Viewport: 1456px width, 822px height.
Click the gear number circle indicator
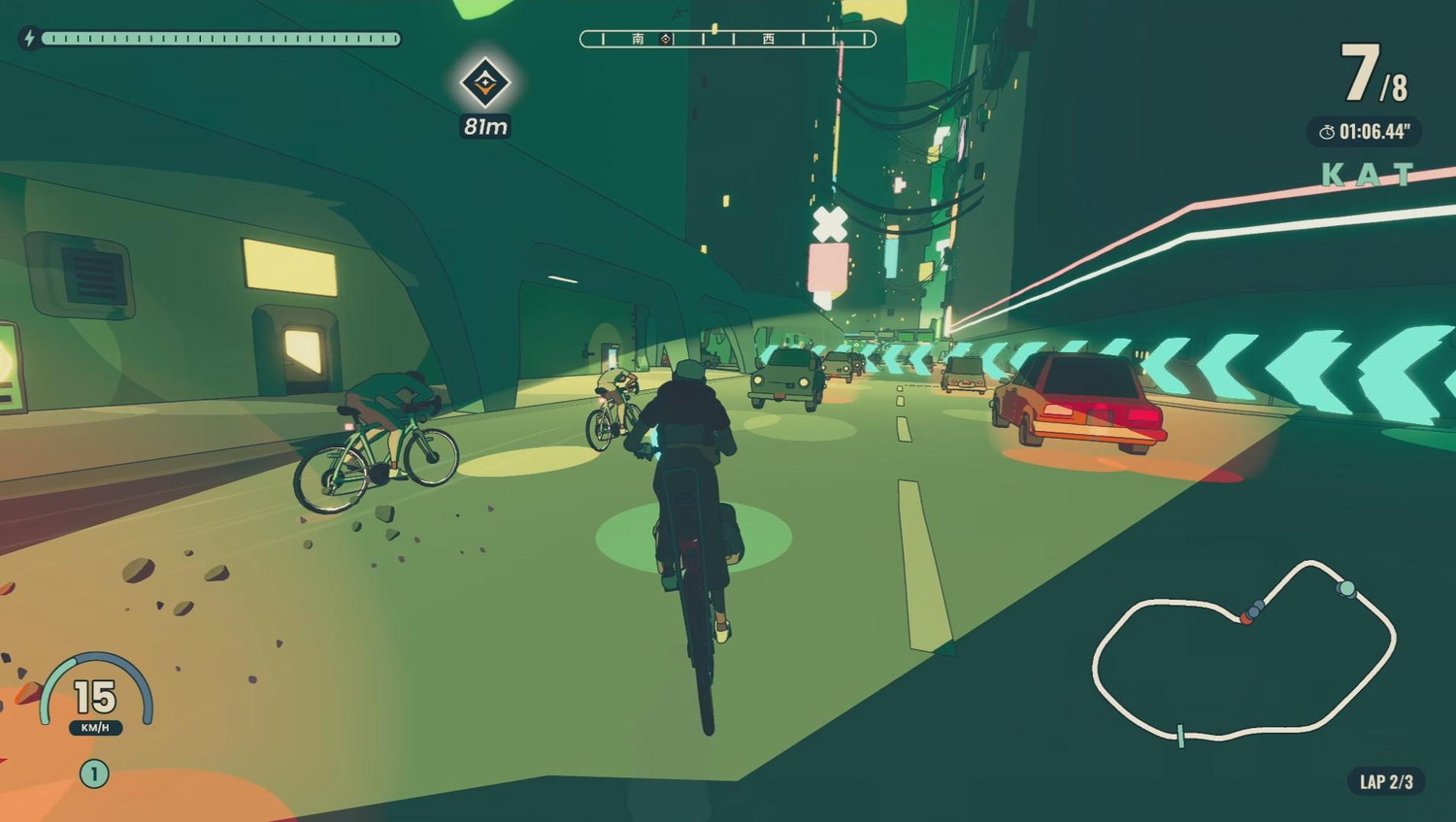[94, 773]
